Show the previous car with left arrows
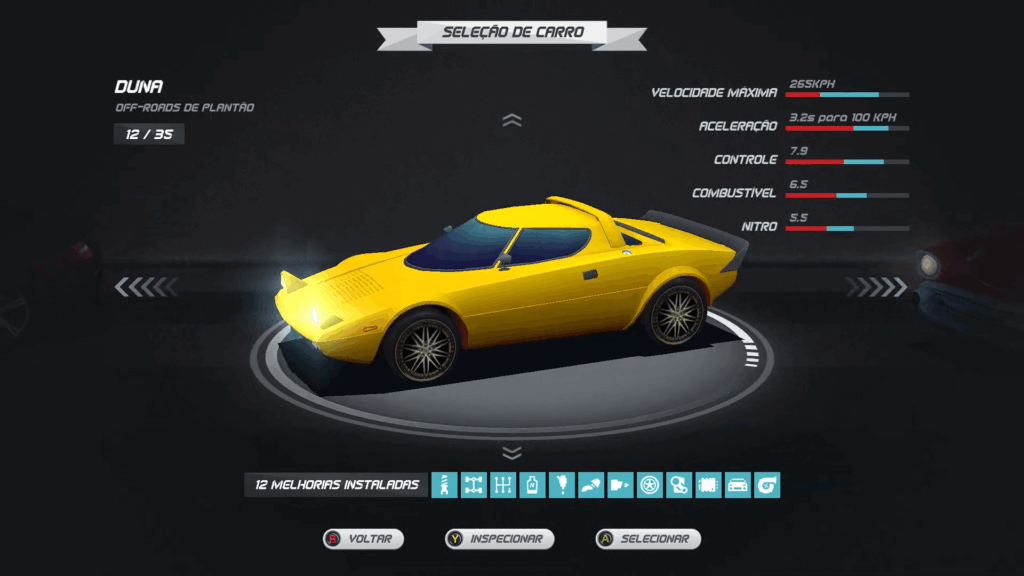This screenshot has height=576, width=1024. [146, 288]
